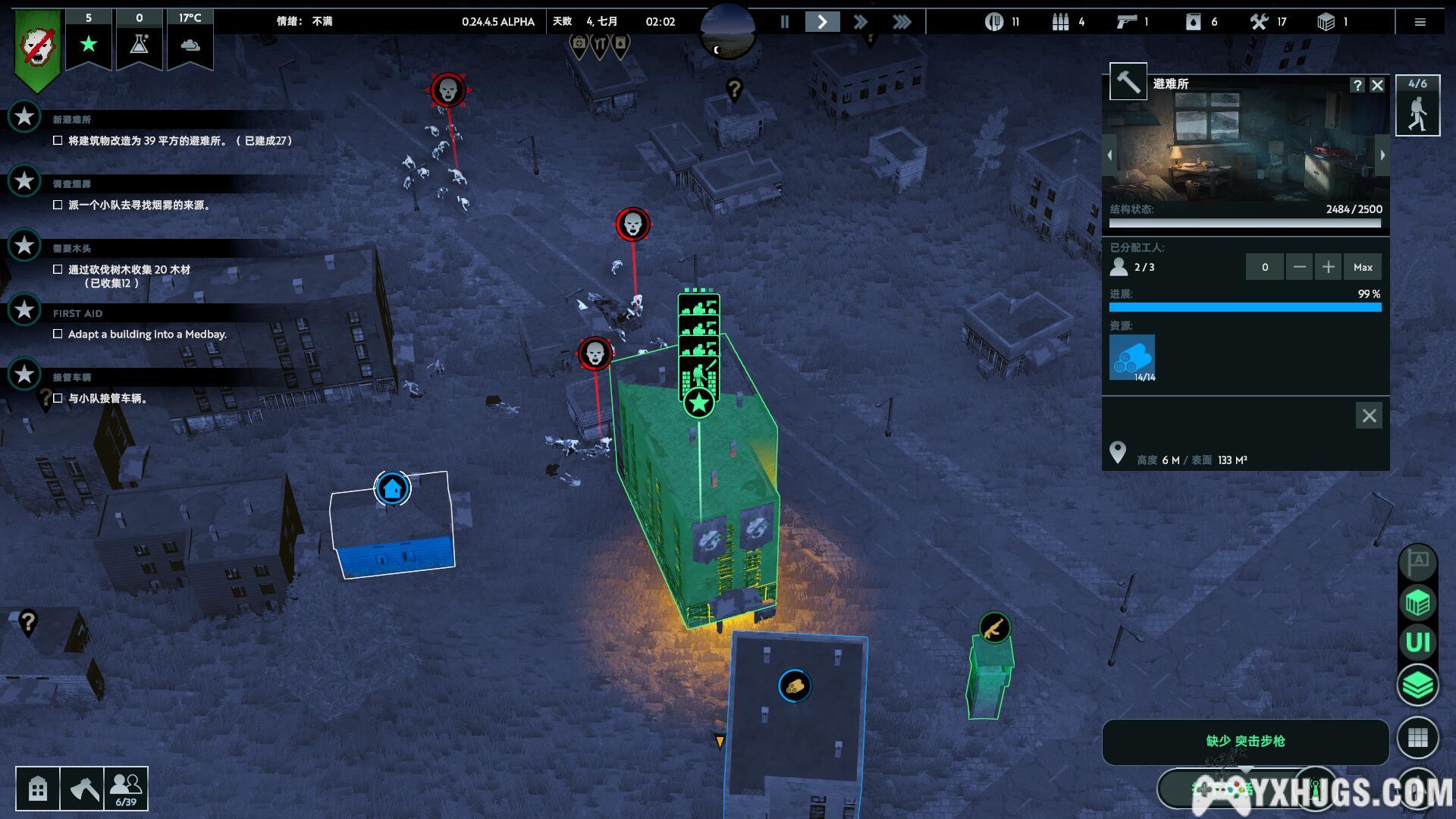The width and height of the screenshot is (1456, 819).
Task: Switch to double fast-forward speed
Action: click(860, 22)
